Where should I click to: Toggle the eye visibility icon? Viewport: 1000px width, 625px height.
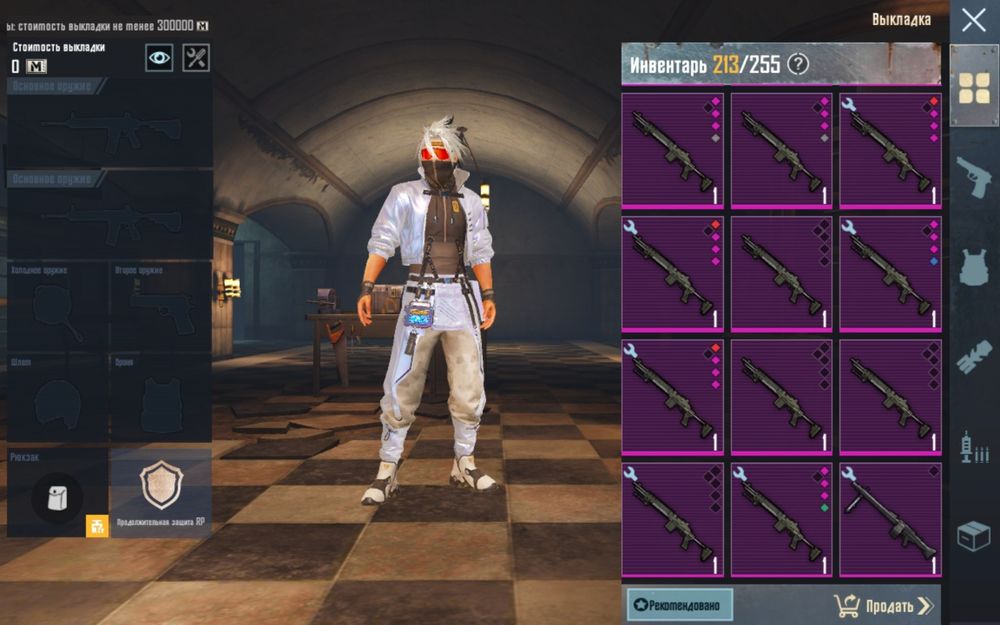click(x=159, y=57)
